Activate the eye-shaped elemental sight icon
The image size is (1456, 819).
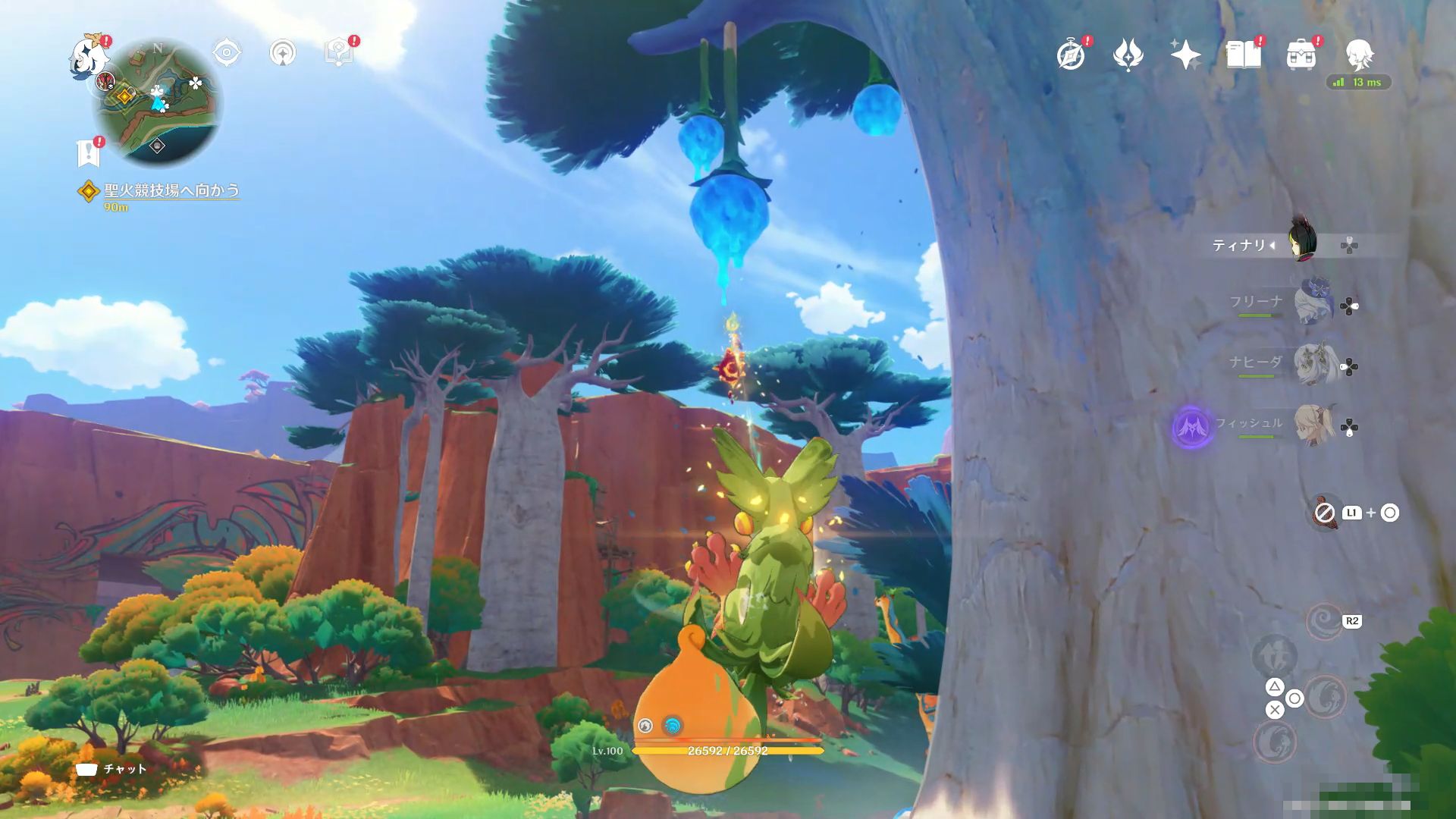click(x=227, y=53)
